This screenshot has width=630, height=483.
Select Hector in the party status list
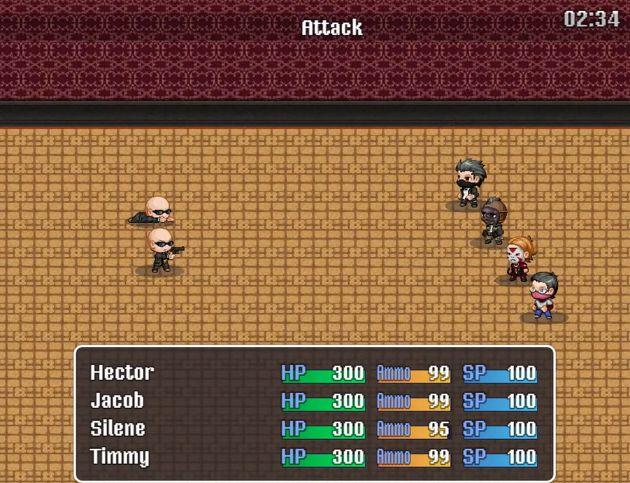pyautogui.click(x=122, y=373)
